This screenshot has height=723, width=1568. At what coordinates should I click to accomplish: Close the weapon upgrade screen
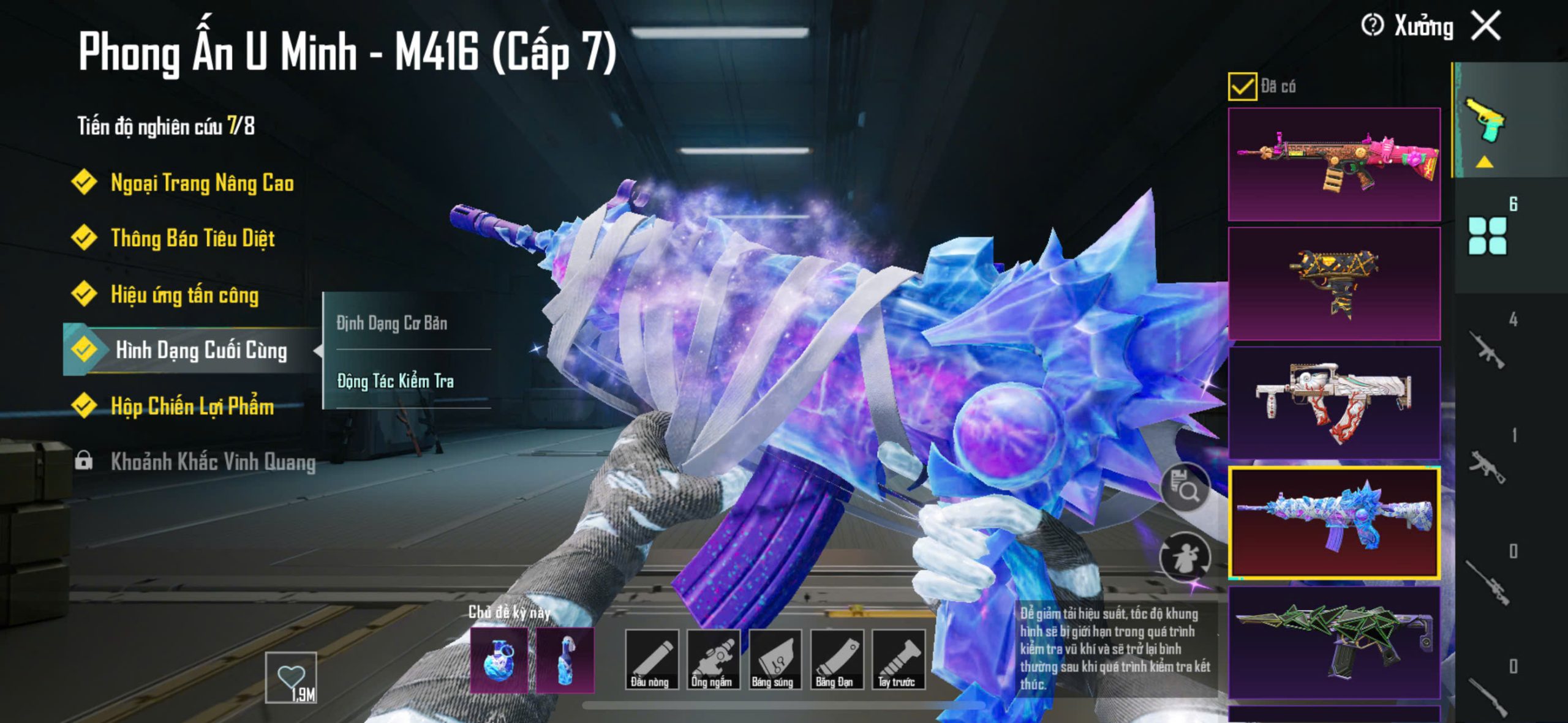[x=1487, y=26]
